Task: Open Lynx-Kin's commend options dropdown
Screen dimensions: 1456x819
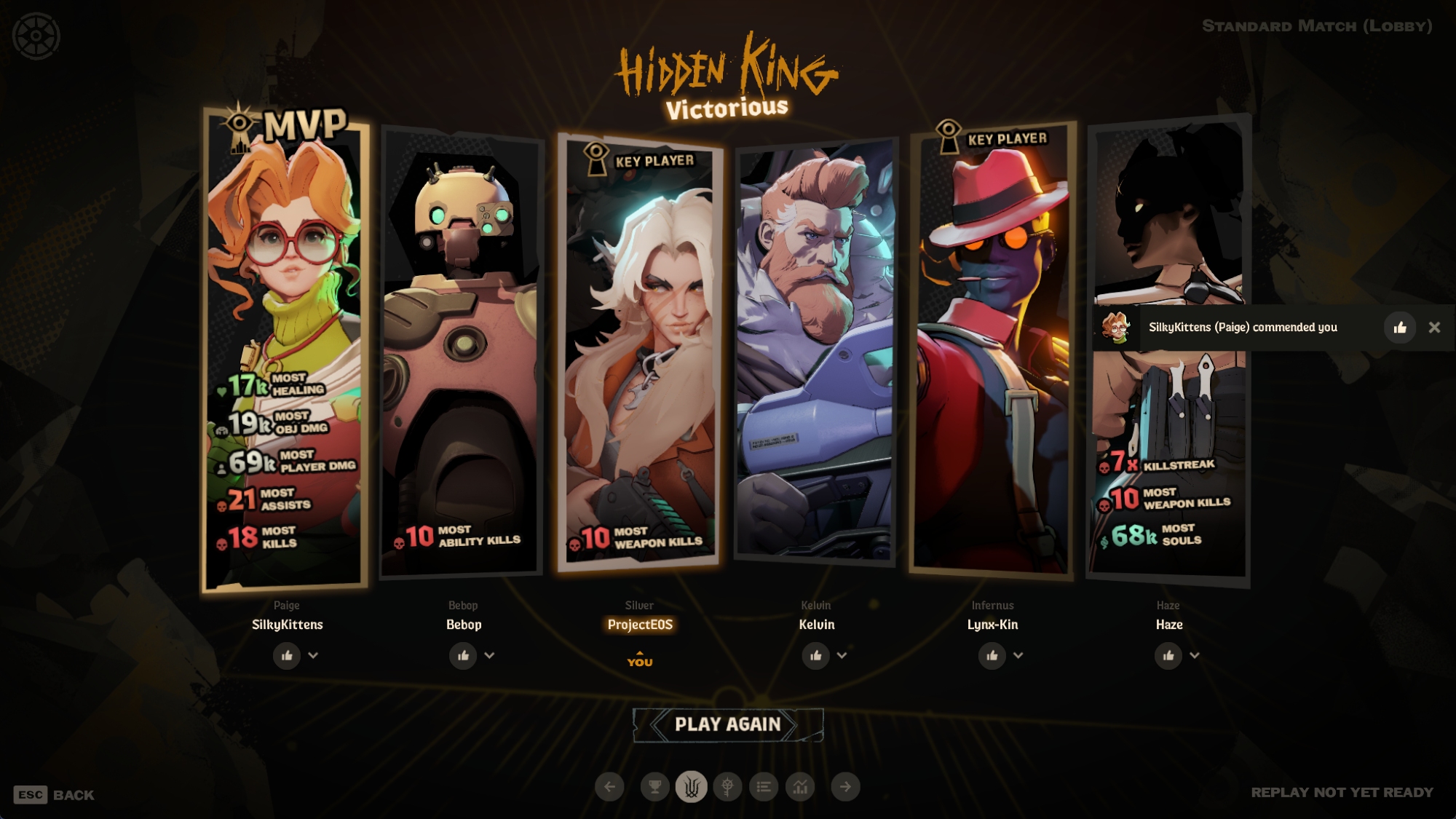Action: click(1018, 655)
